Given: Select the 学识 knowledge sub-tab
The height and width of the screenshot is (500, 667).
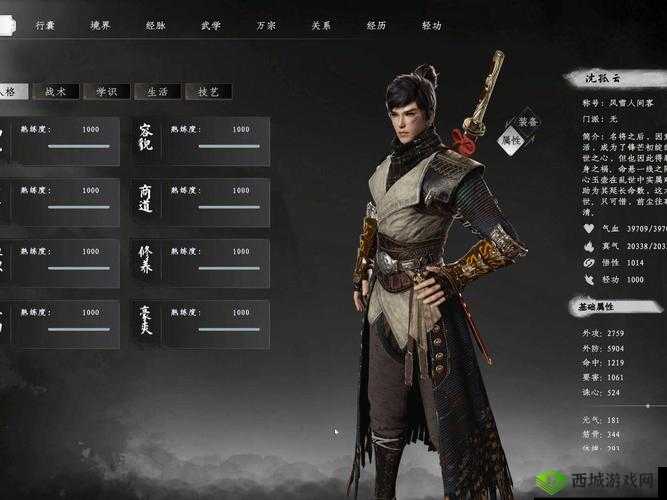Looking at the screenshot, I should [x=107, y=91].
